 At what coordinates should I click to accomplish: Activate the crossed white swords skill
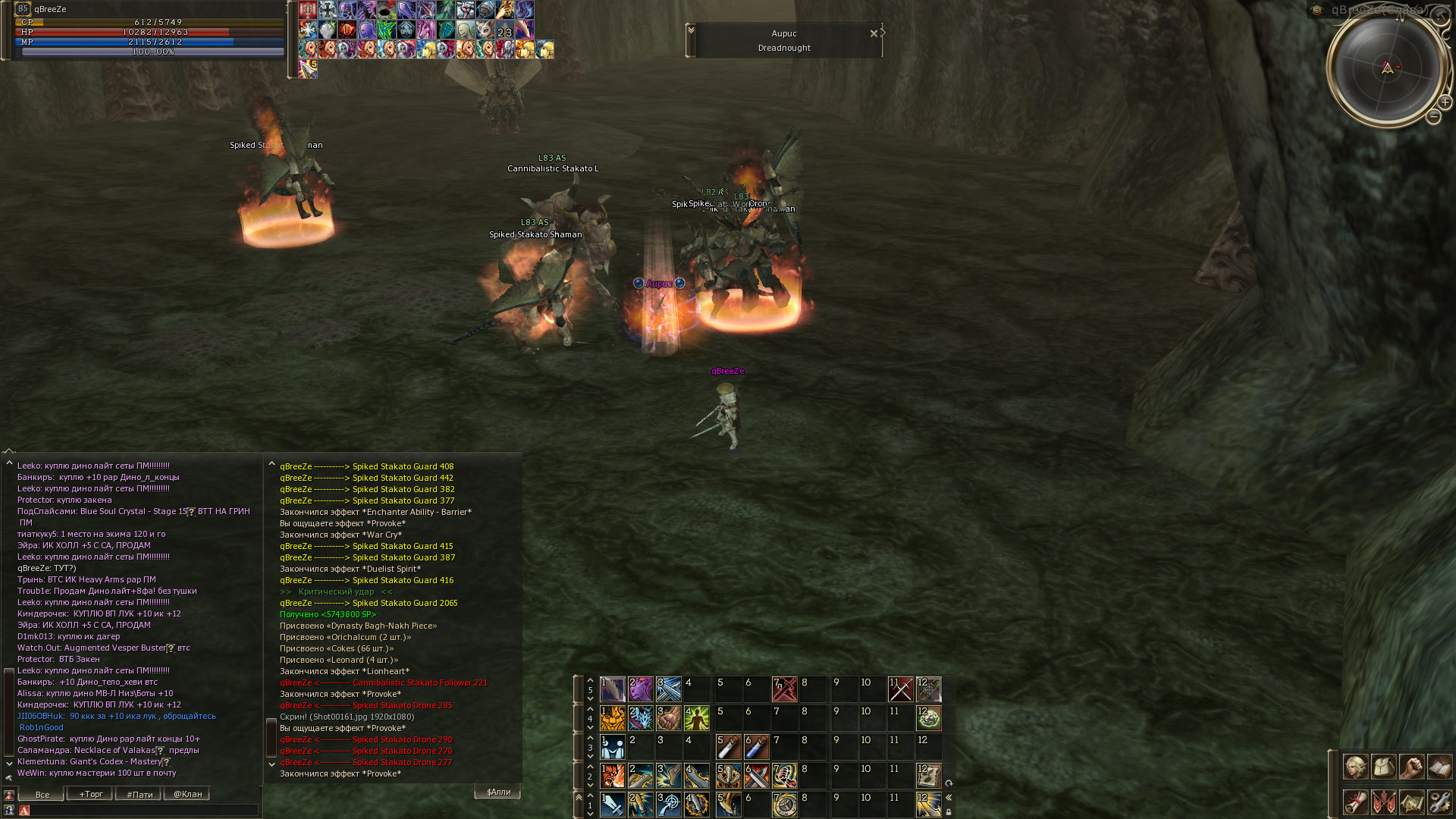click(x=900, y=689)
